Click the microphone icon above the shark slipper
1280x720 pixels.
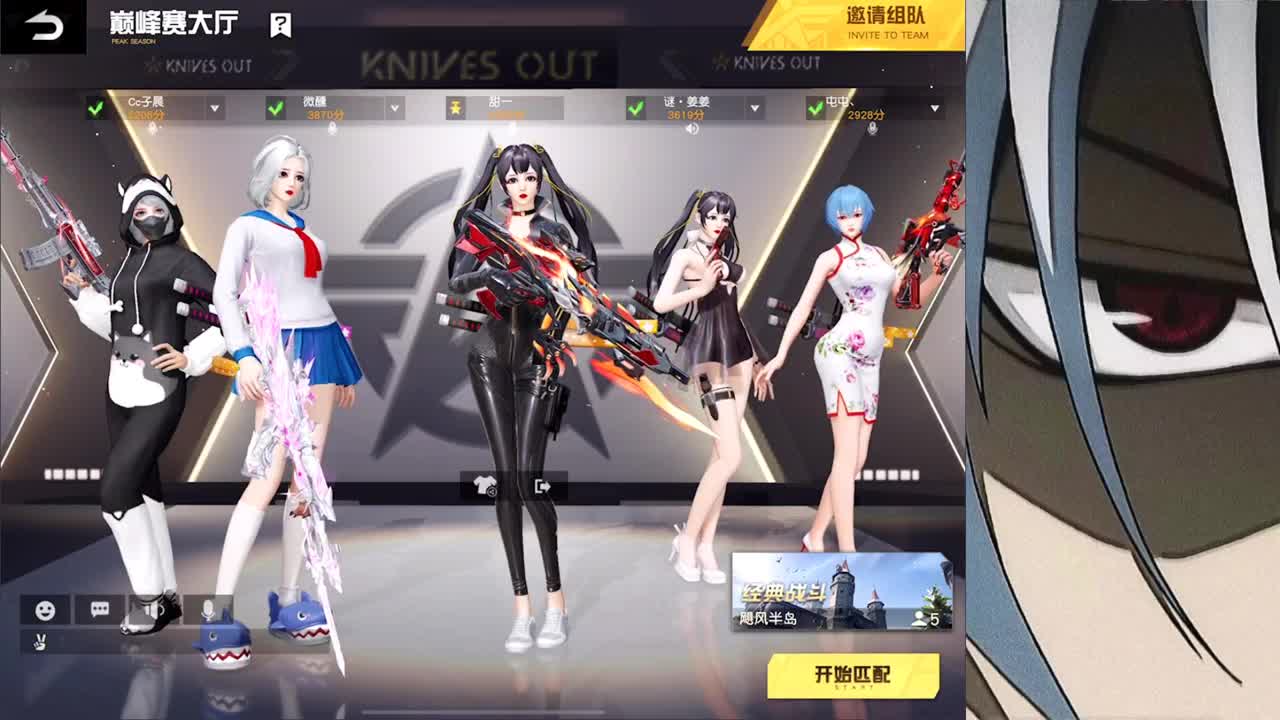pyautogui.click(x=207, y=612)
